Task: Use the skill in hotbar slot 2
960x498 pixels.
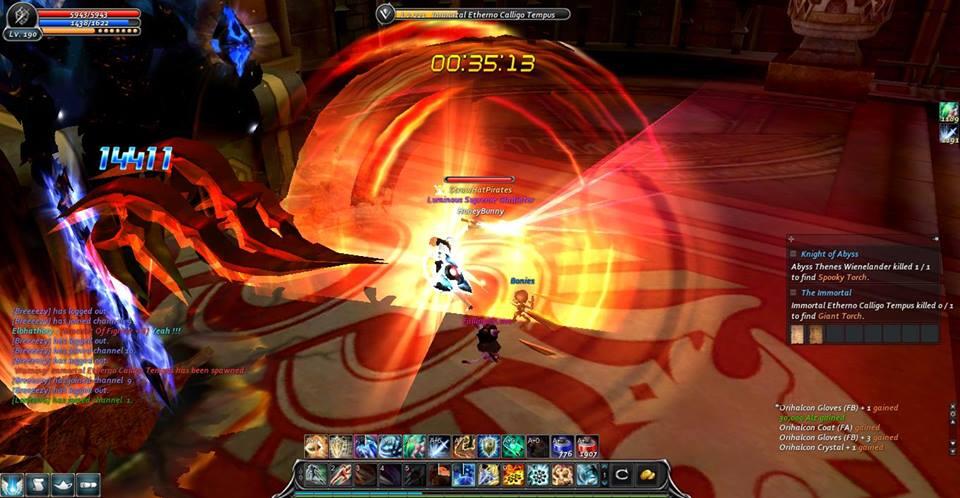Action: coord(341,474)
